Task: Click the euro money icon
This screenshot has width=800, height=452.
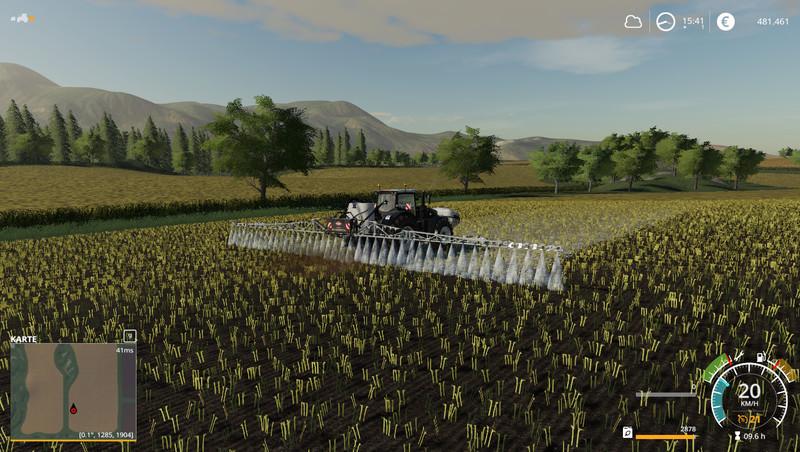Action: pyautogui.click(x=725, y=22)
